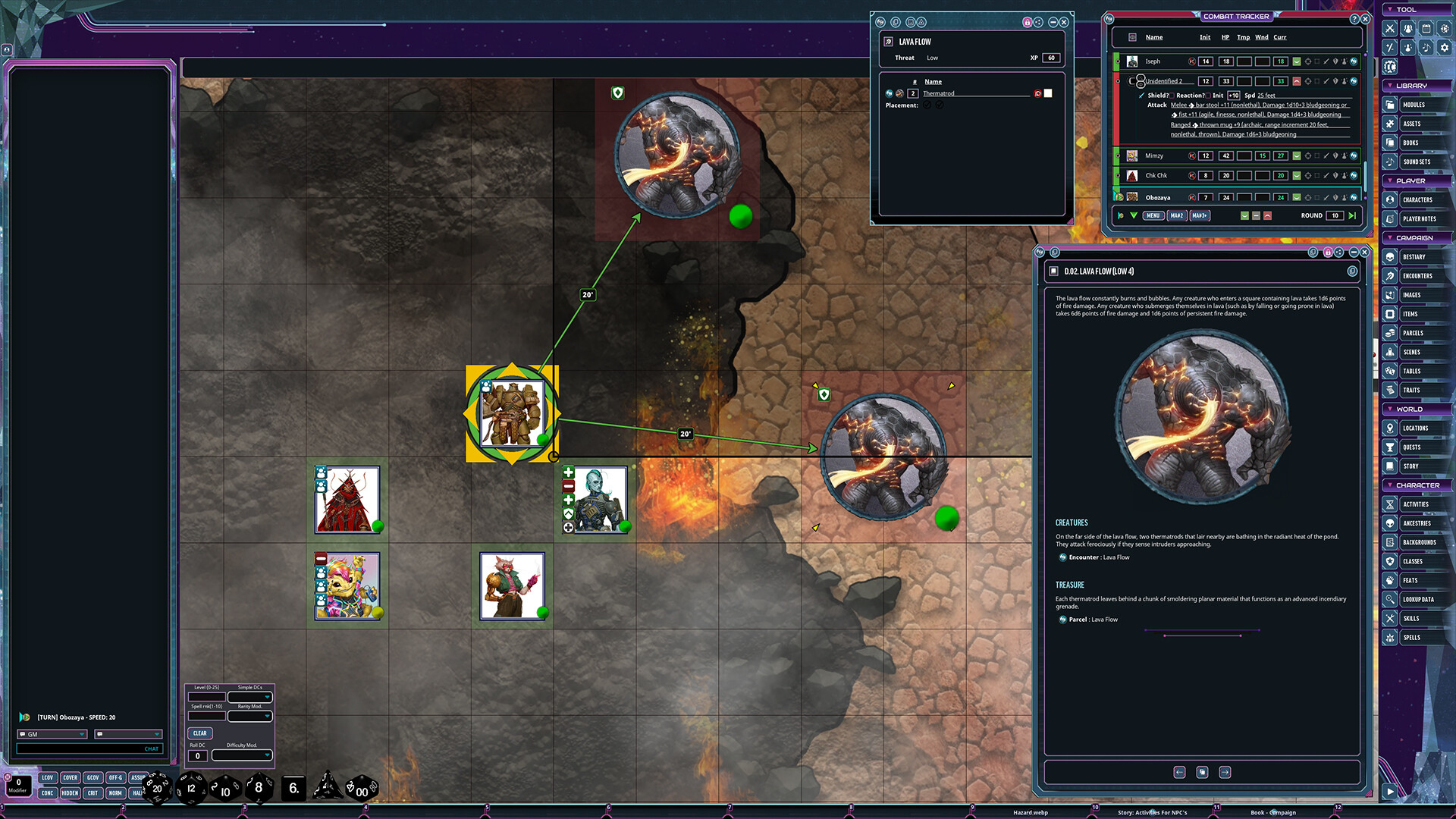Open the Encounters list
This screenshot has height=819, width=1456.
click(1417, 276)
